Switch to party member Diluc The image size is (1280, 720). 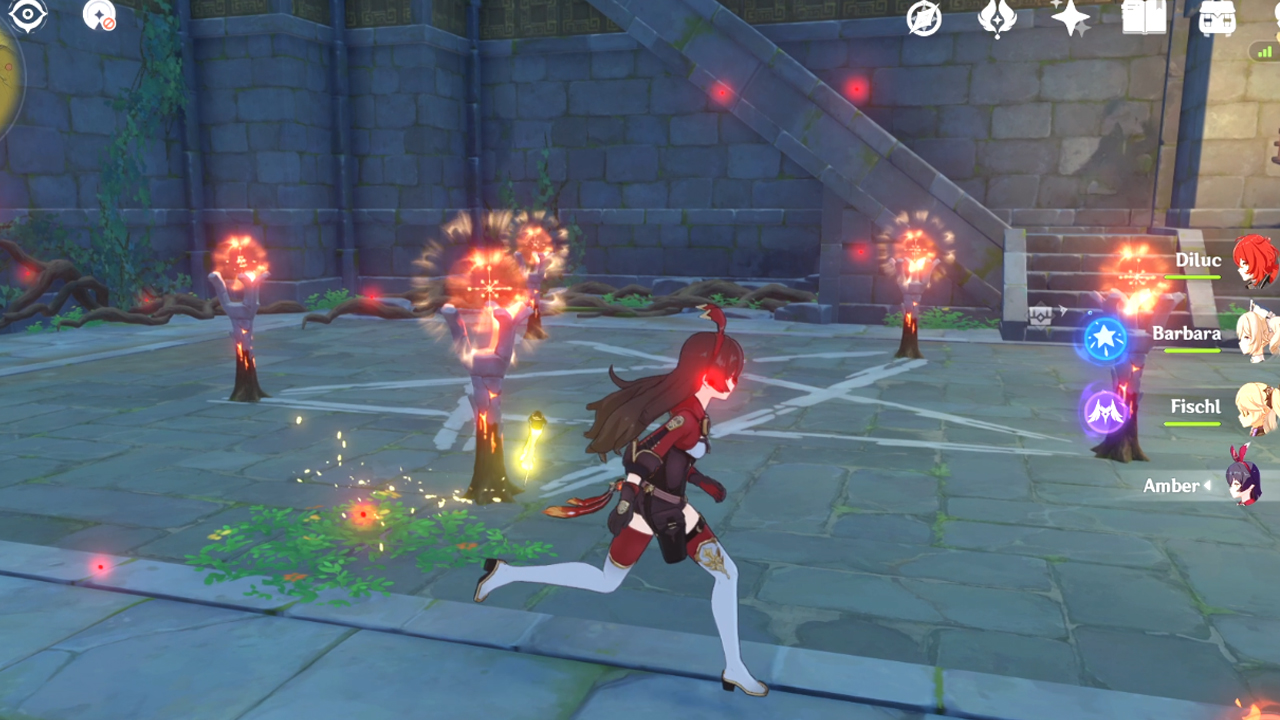pyautogui.click(x=1251, y=261)
